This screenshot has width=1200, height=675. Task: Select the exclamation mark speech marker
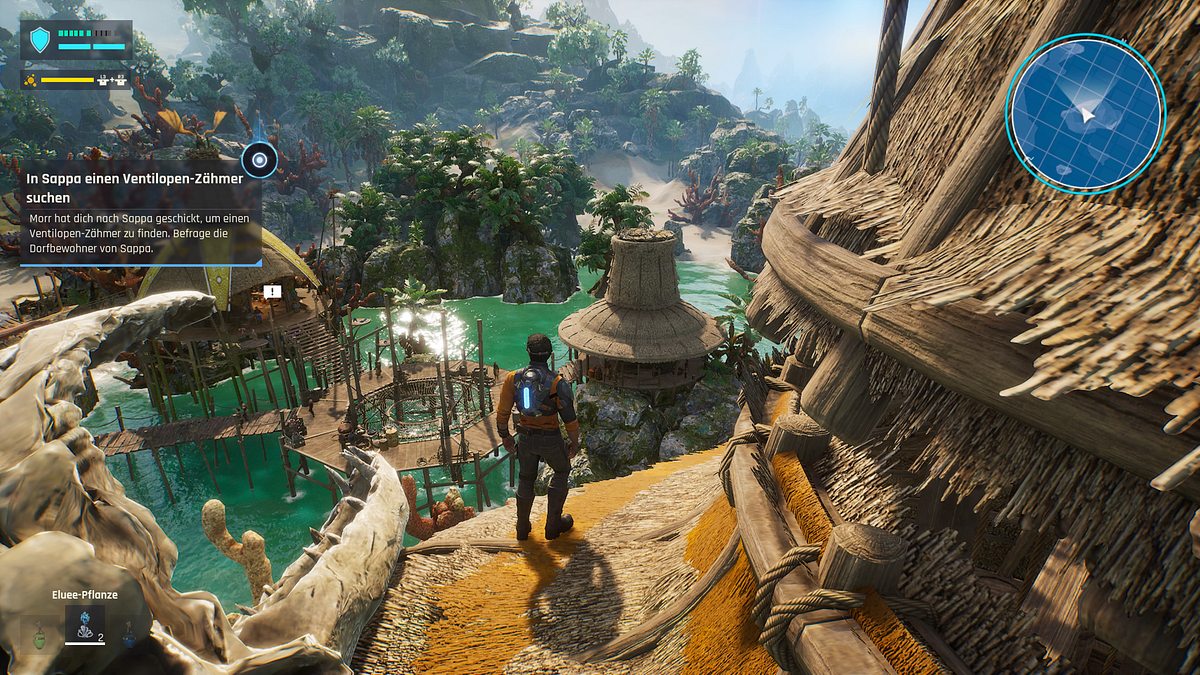click(x=272, y=292)
